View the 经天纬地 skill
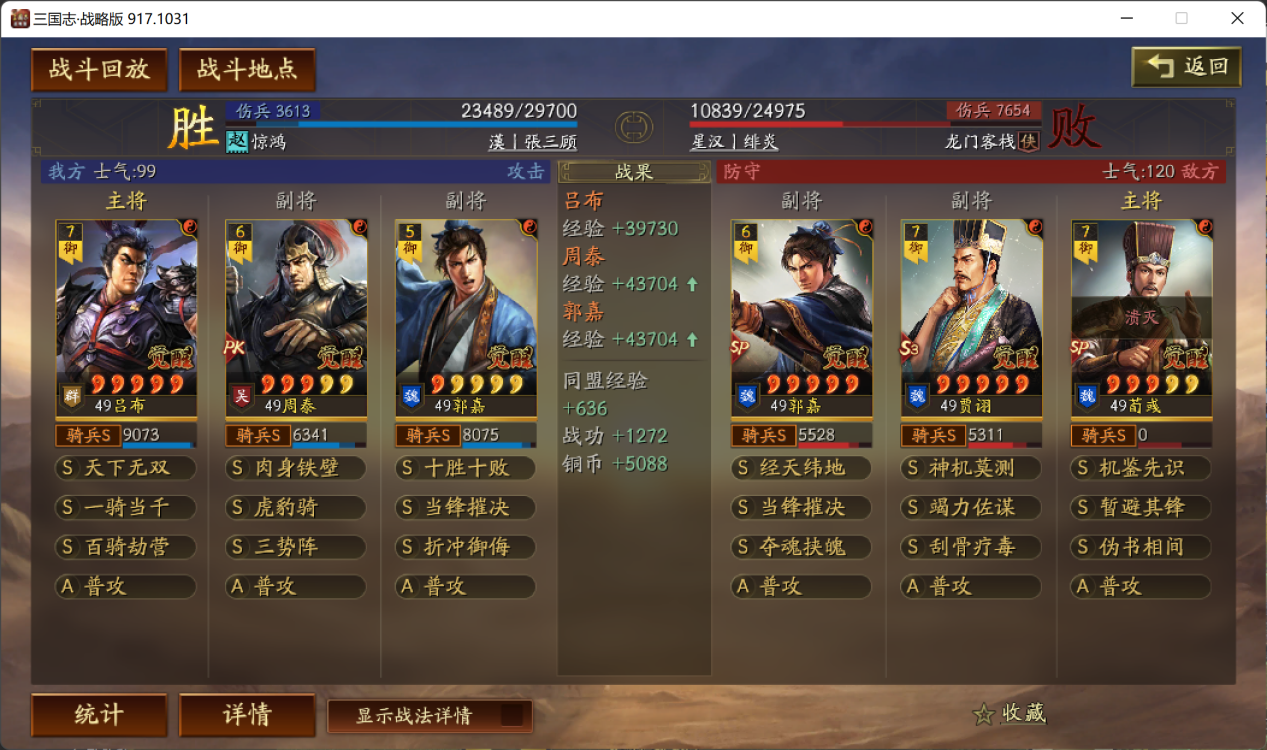The image size is (1267, 750). tap(802, 468)
